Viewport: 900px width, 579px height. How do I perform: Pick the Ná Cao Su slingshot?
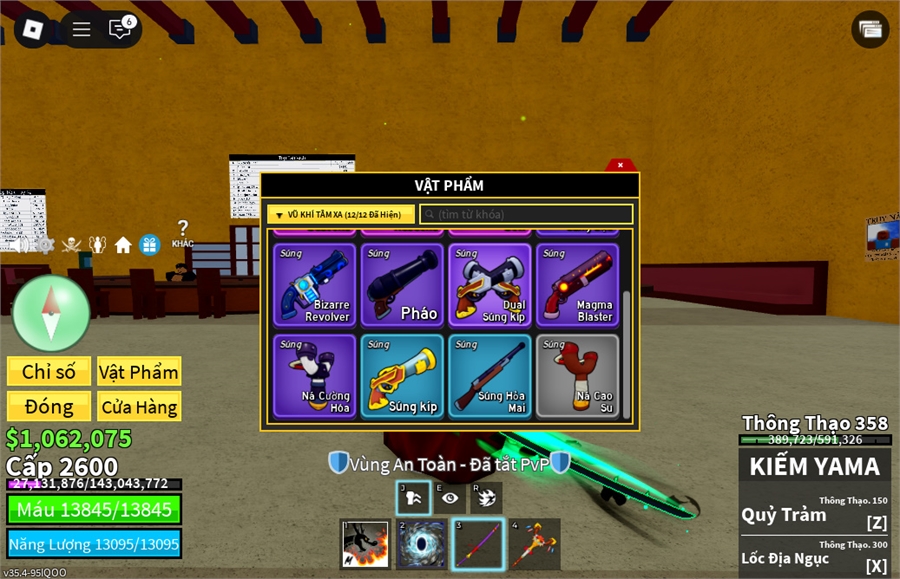(577, 375)
